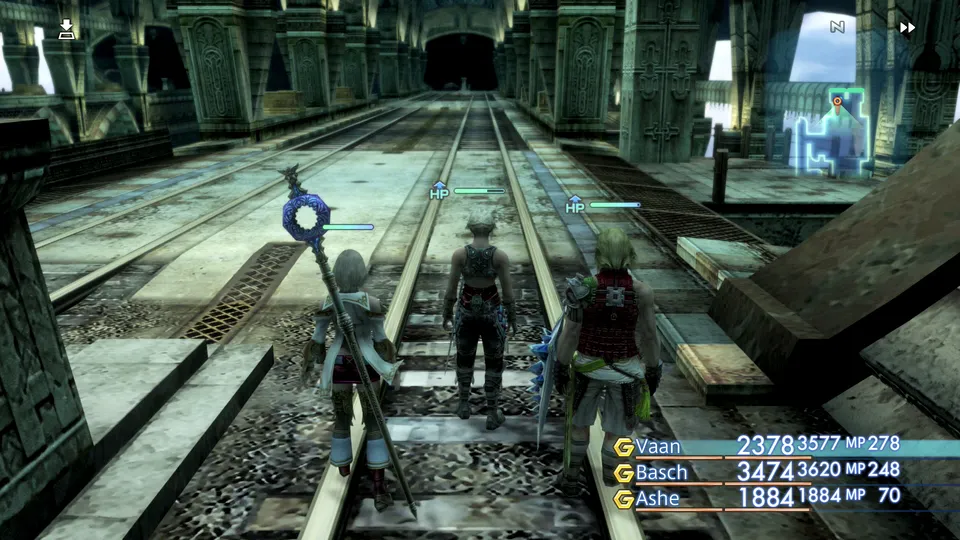The height and width of the screenshot is (540, 960).
Task: Toggle the gambit icon beside Vaan
Action: point(624,447)
